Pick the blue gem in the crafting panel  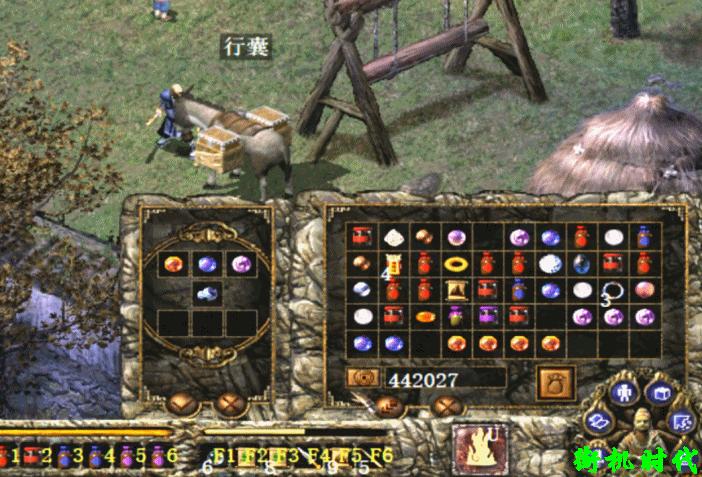tap(207, 264)
